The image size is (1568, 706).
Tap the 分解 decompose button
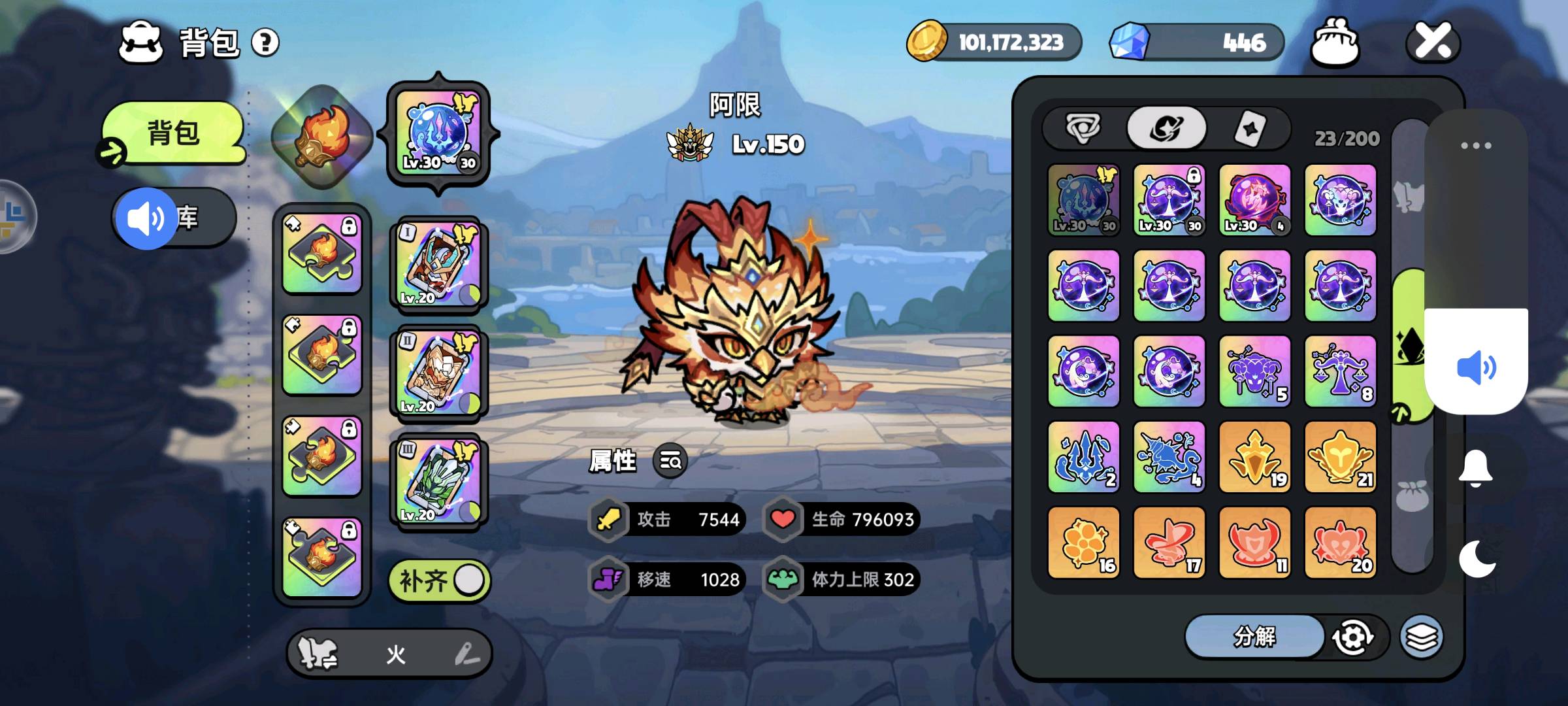point(1254,636)
